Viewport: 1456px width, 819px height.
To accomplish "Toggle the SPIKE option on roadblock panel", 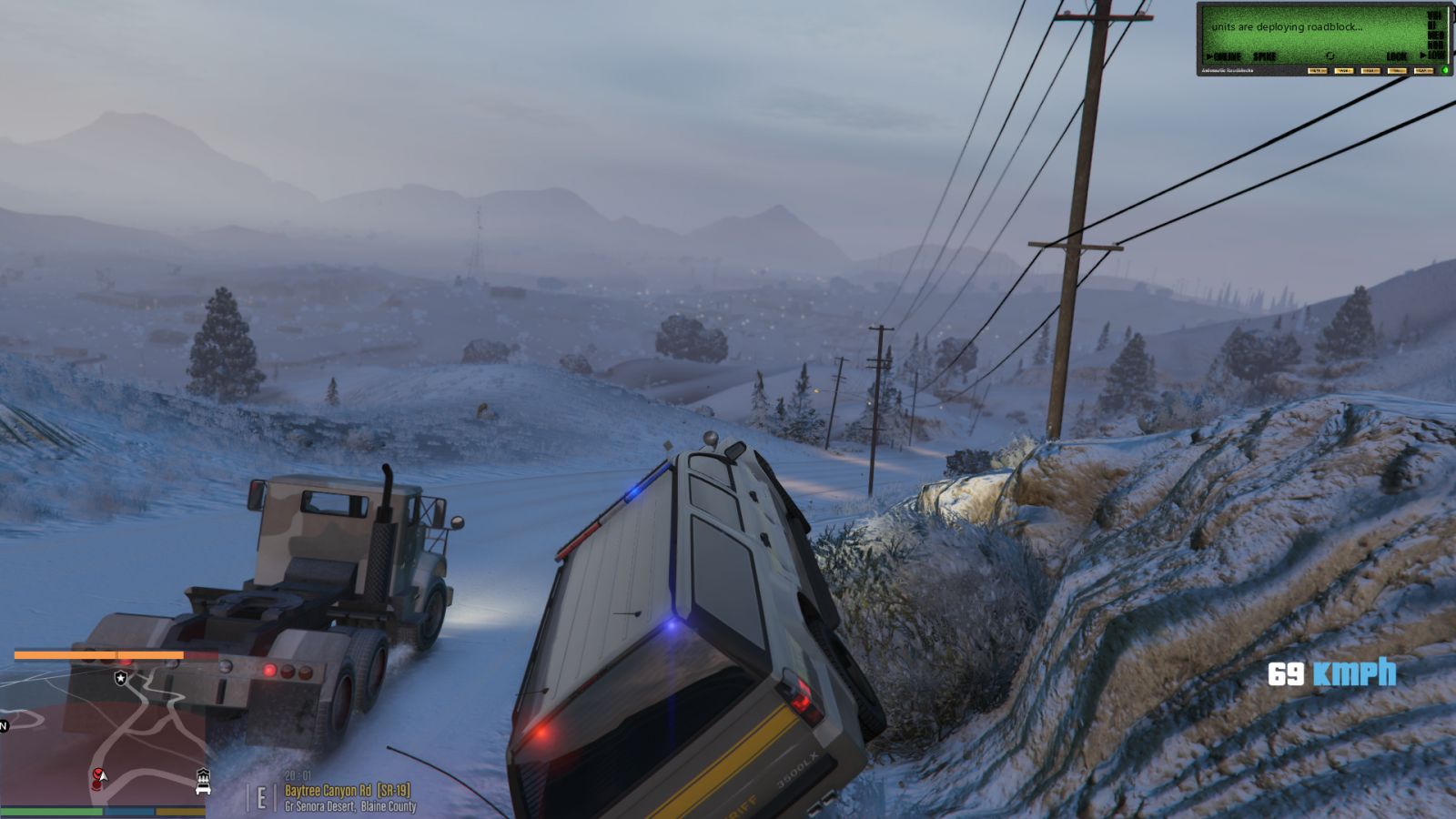I will point(1264,56).
